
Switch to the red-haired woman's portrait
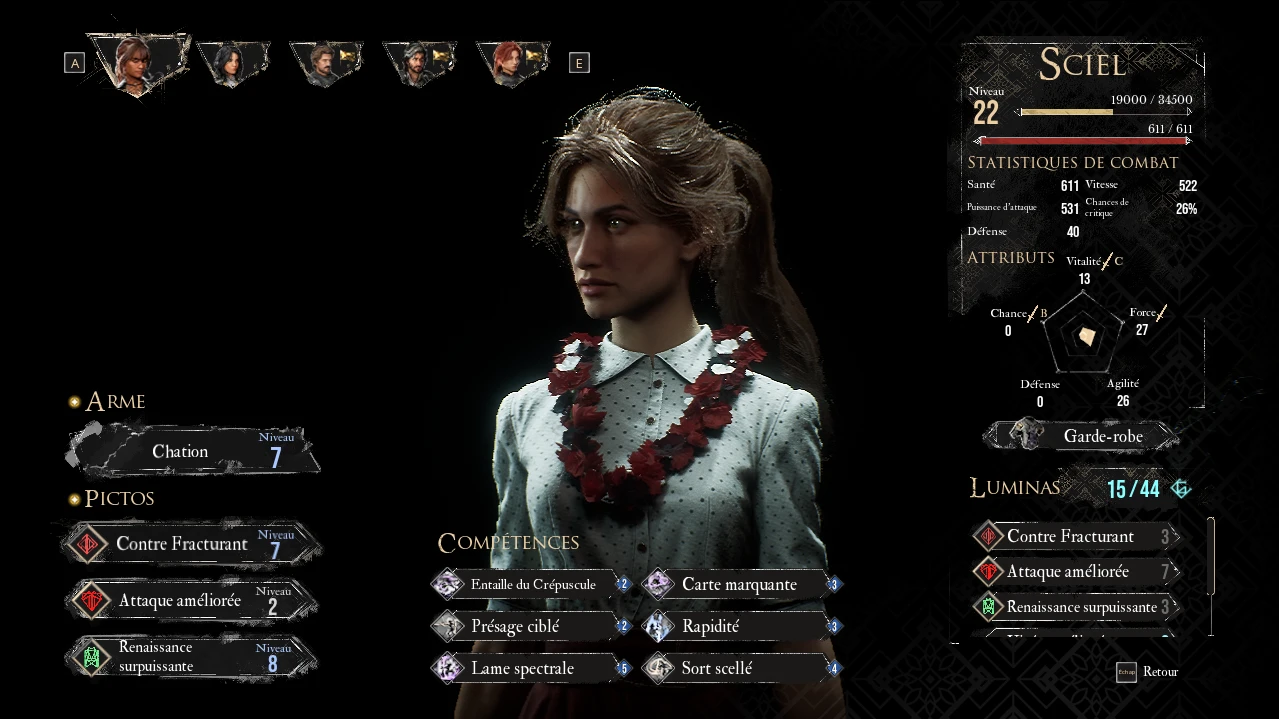511,62
